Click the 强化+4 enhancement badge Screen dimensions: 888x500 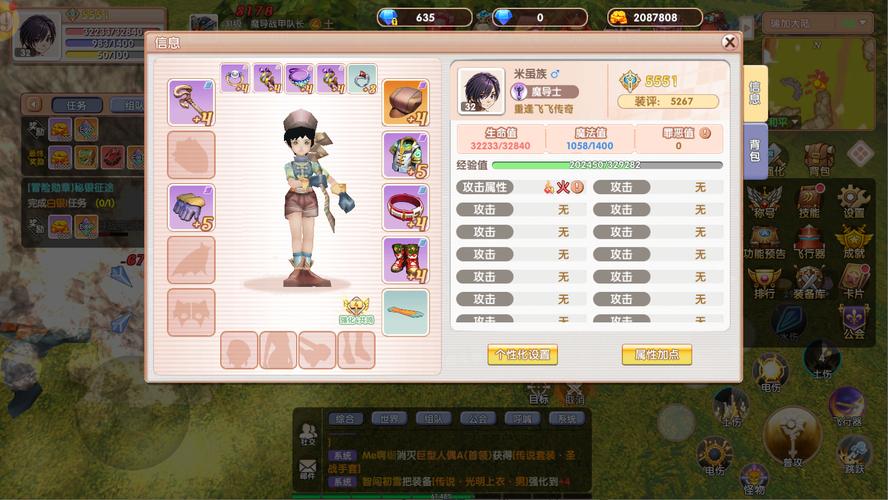click(357, 310)
